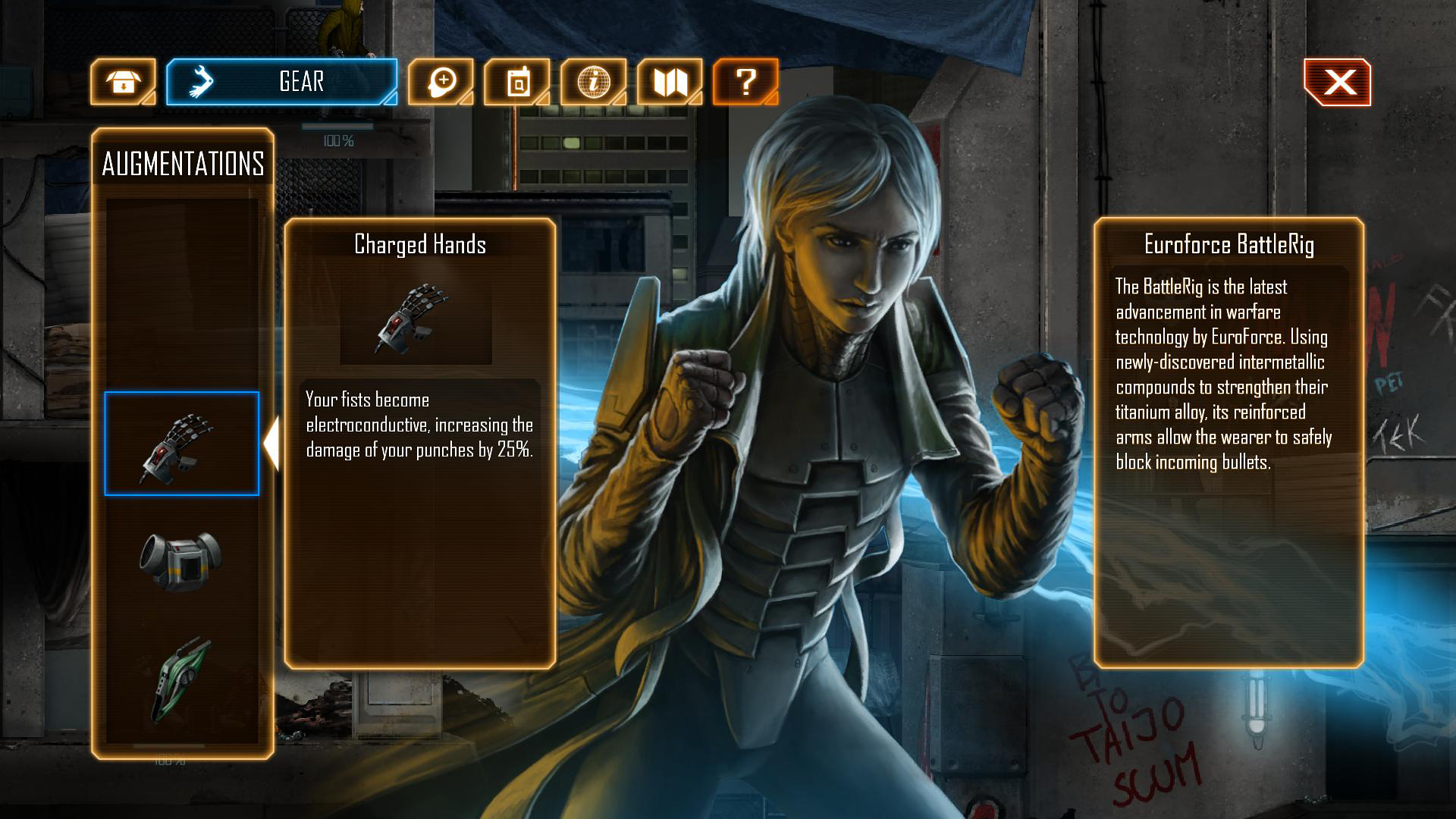The height and width of the screenshot is (819, 1456).
Task: Open the world map icon
Action: coord(670,82)
